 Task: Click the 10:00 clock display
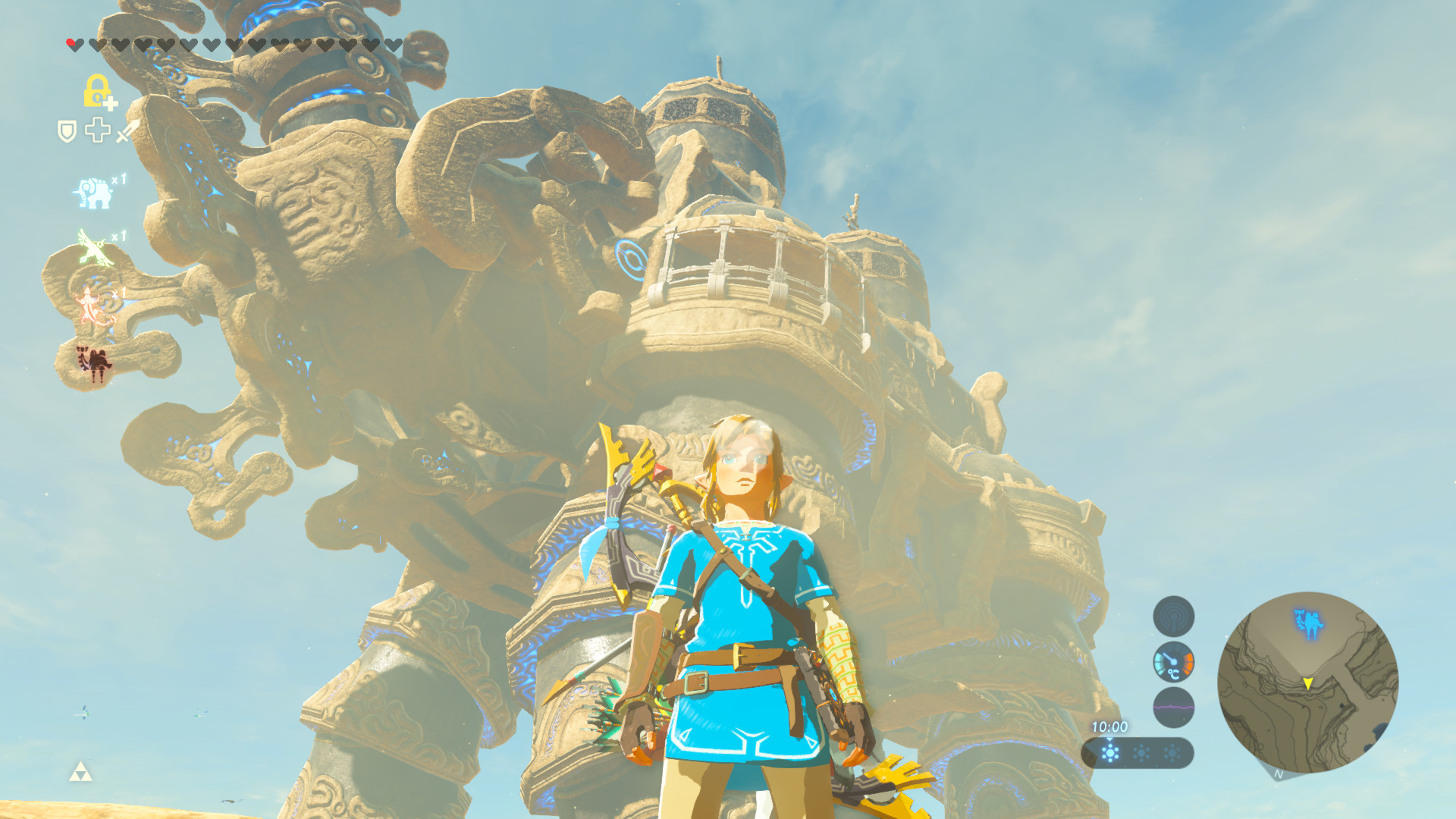coord(1109,726)
